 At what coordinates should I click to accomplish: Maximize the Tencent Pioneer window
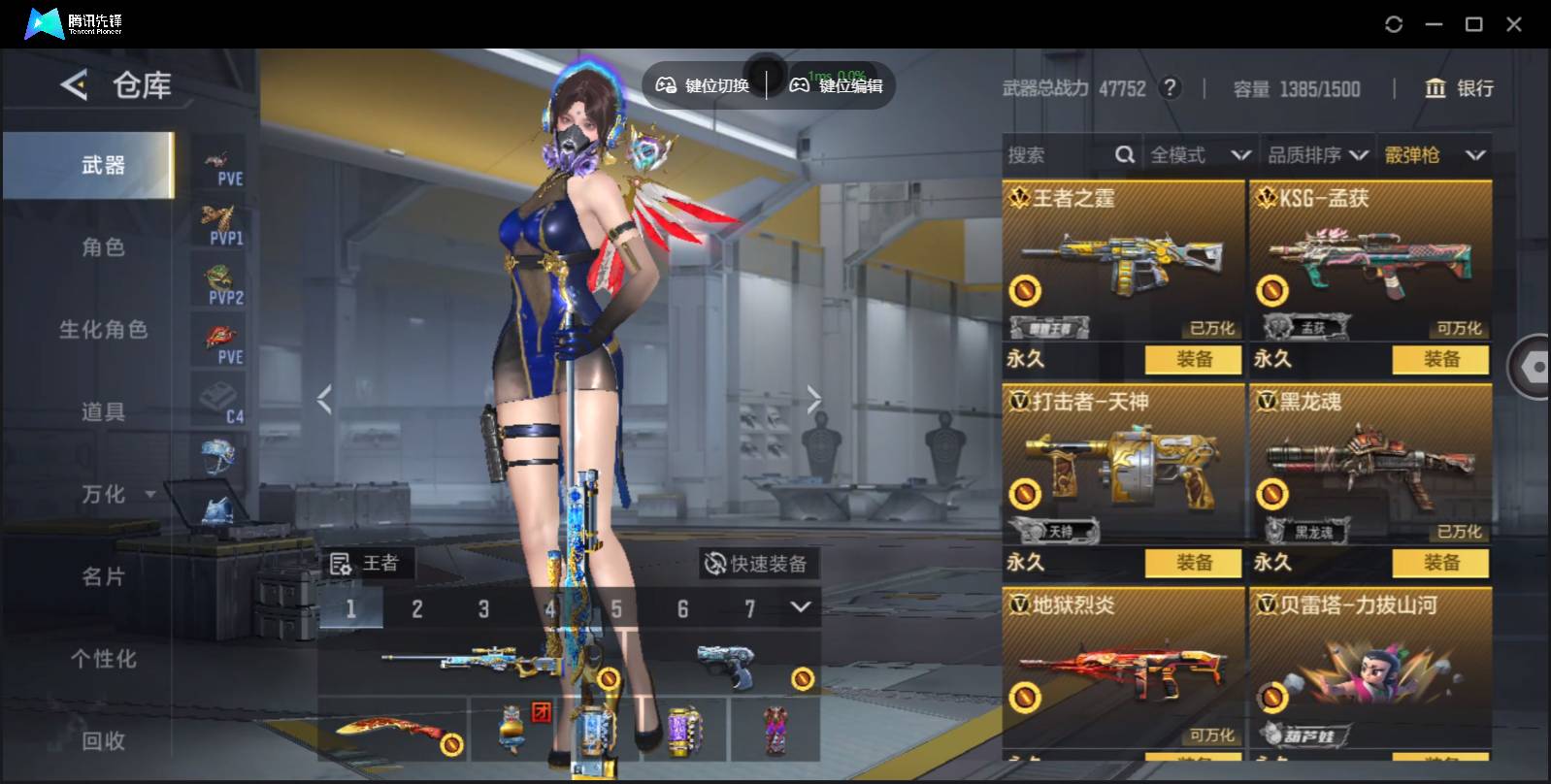click(1473, 24)
